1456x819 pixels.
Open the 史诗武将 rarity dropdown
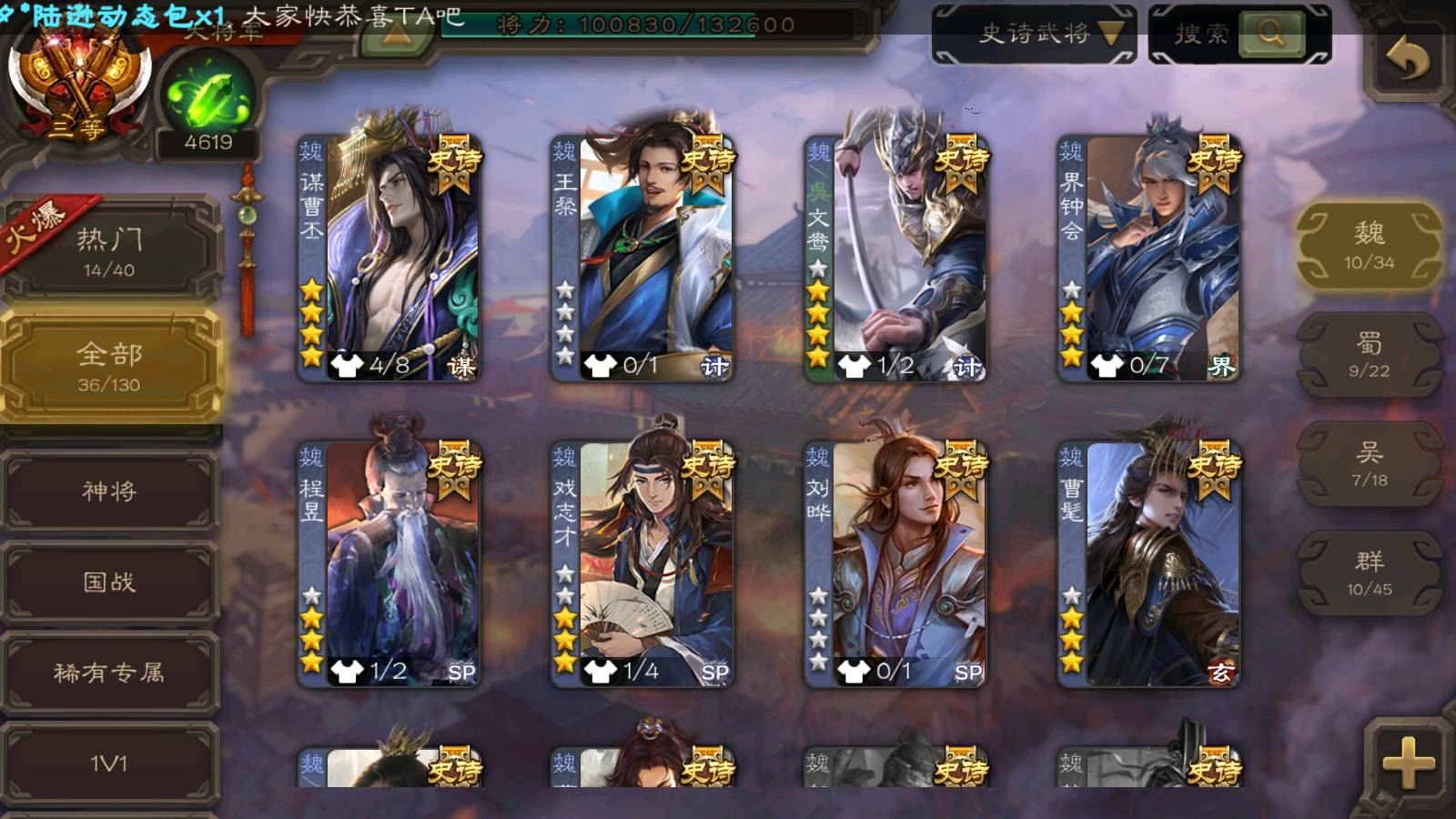click(1034, 35)
